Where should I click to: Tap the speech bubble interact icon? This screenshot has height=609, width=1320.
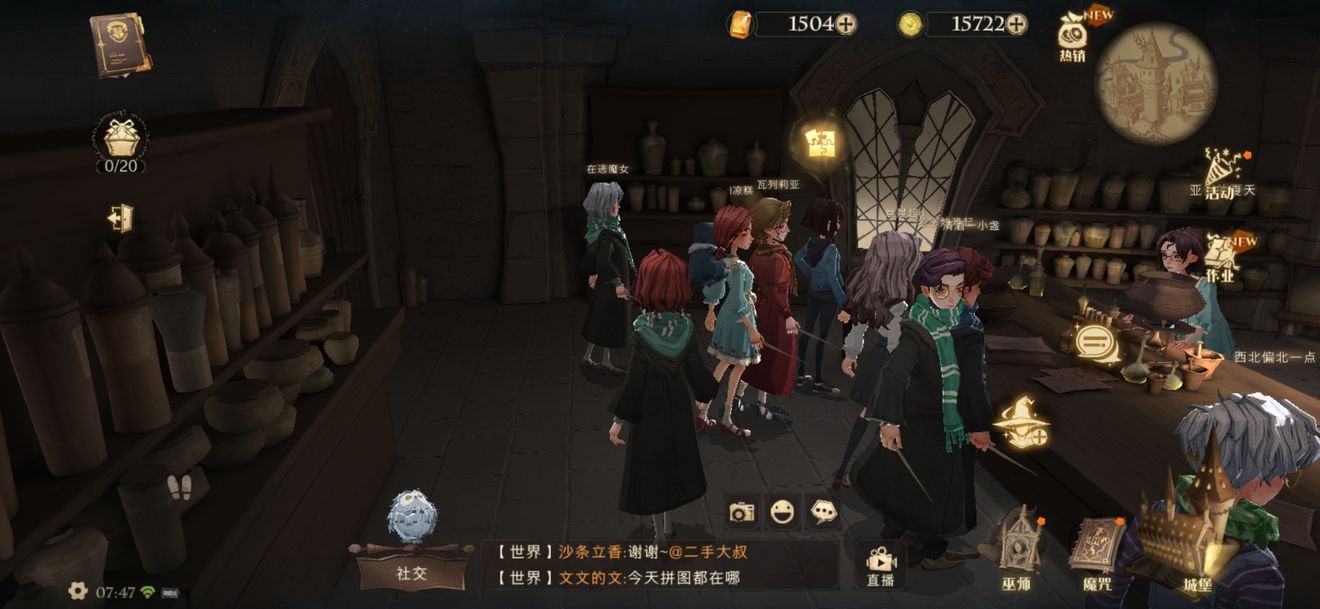click(x=1097, y=343)
